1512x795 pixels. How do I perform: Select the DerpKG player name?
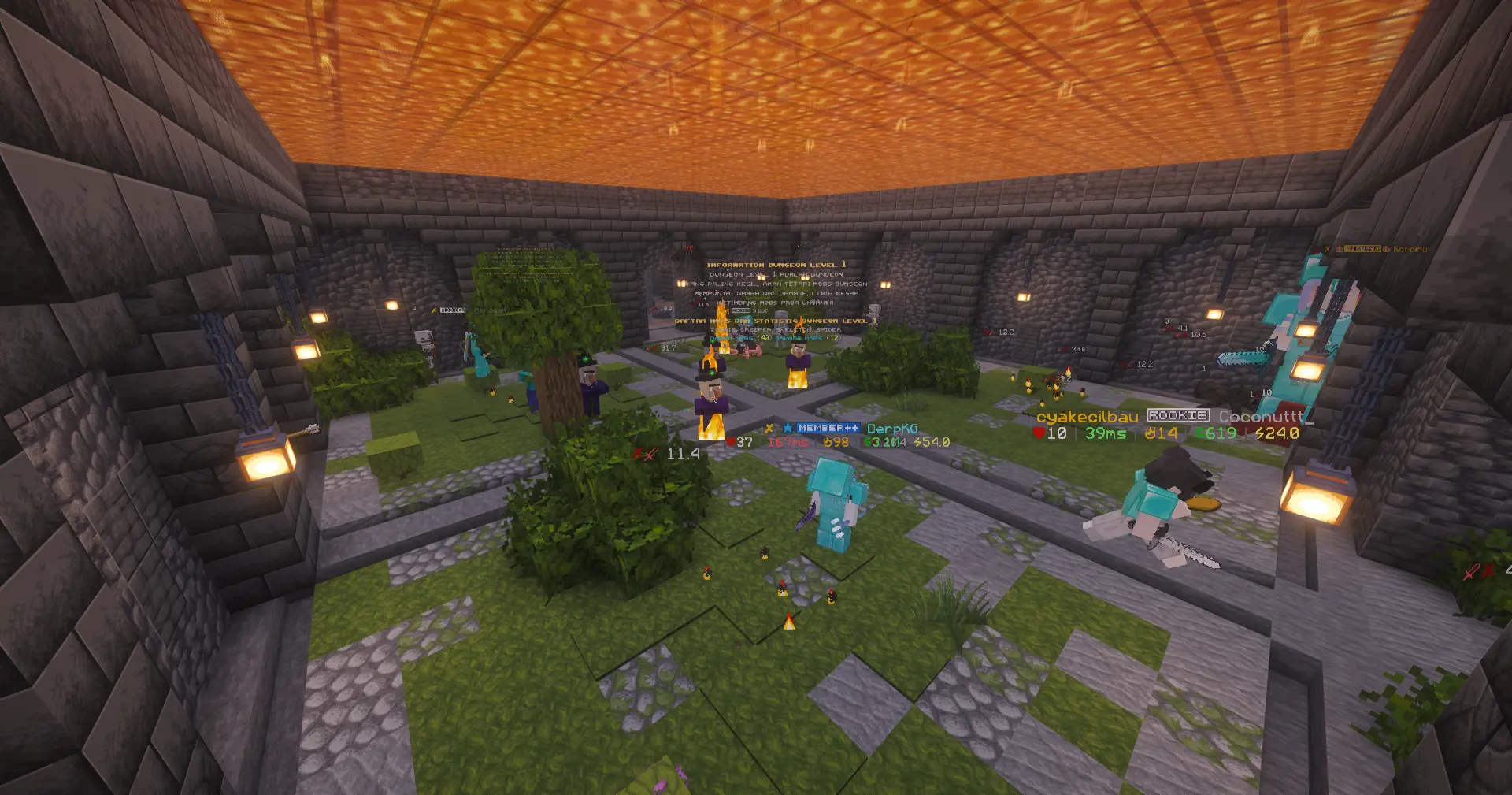[x=892, y=429]
